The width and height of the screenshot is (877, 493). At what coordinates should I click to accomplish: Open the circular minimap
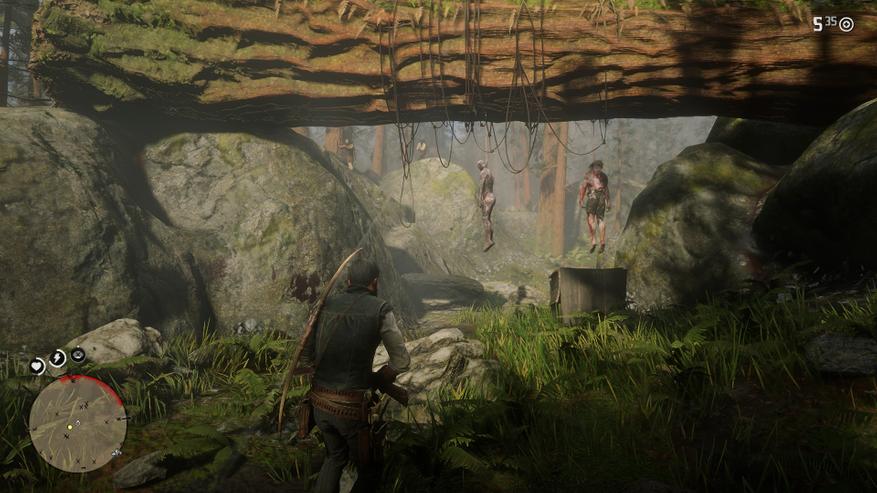click(77, 423)
